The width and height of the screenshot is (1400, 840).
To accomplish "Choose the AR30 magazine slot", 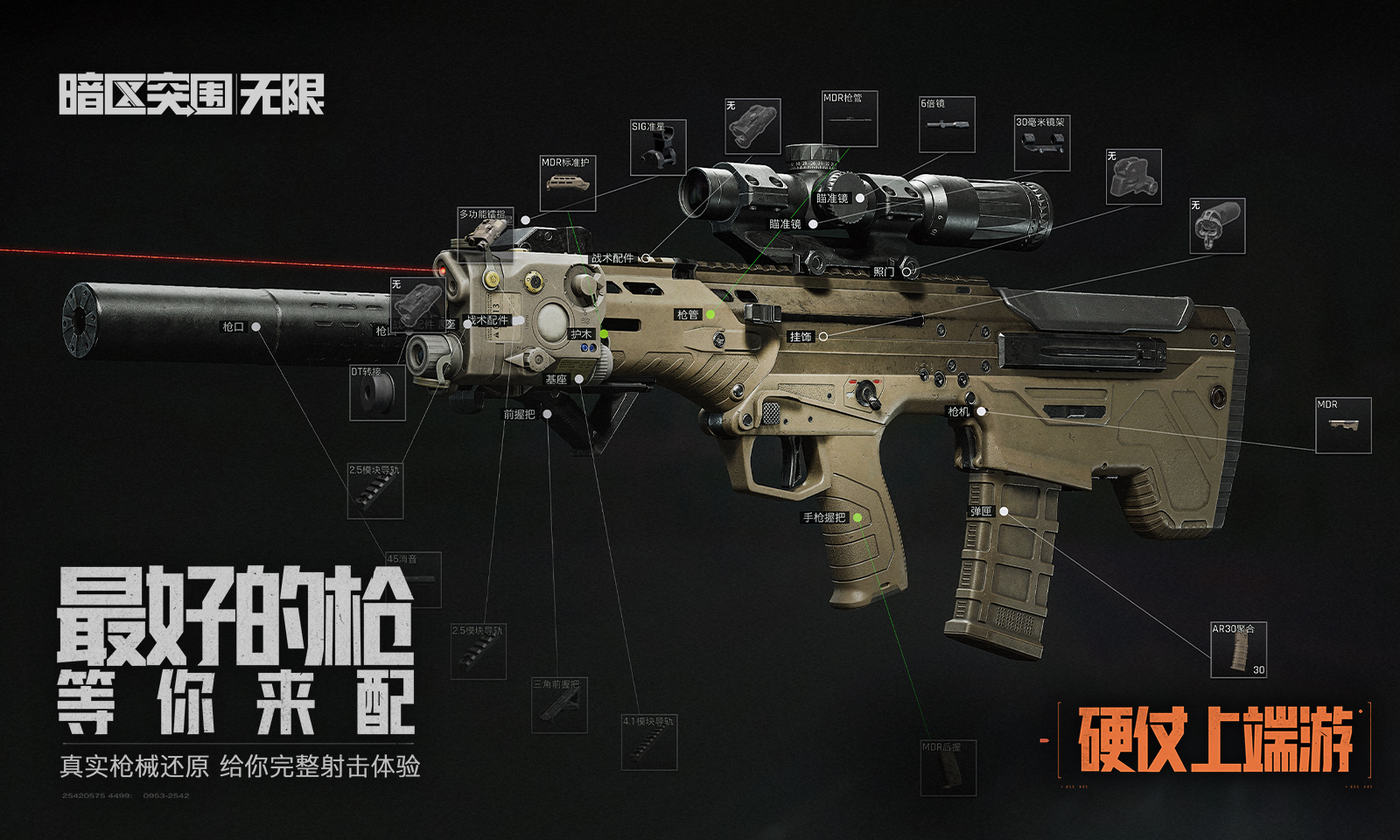I will coord(1238,649).
